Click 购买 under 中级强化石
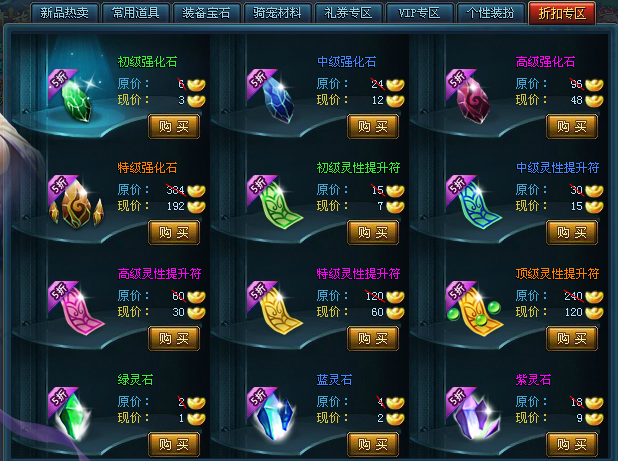Image resolution: width=618 pixels, height=461 pixels. click(x=373, y=127)
